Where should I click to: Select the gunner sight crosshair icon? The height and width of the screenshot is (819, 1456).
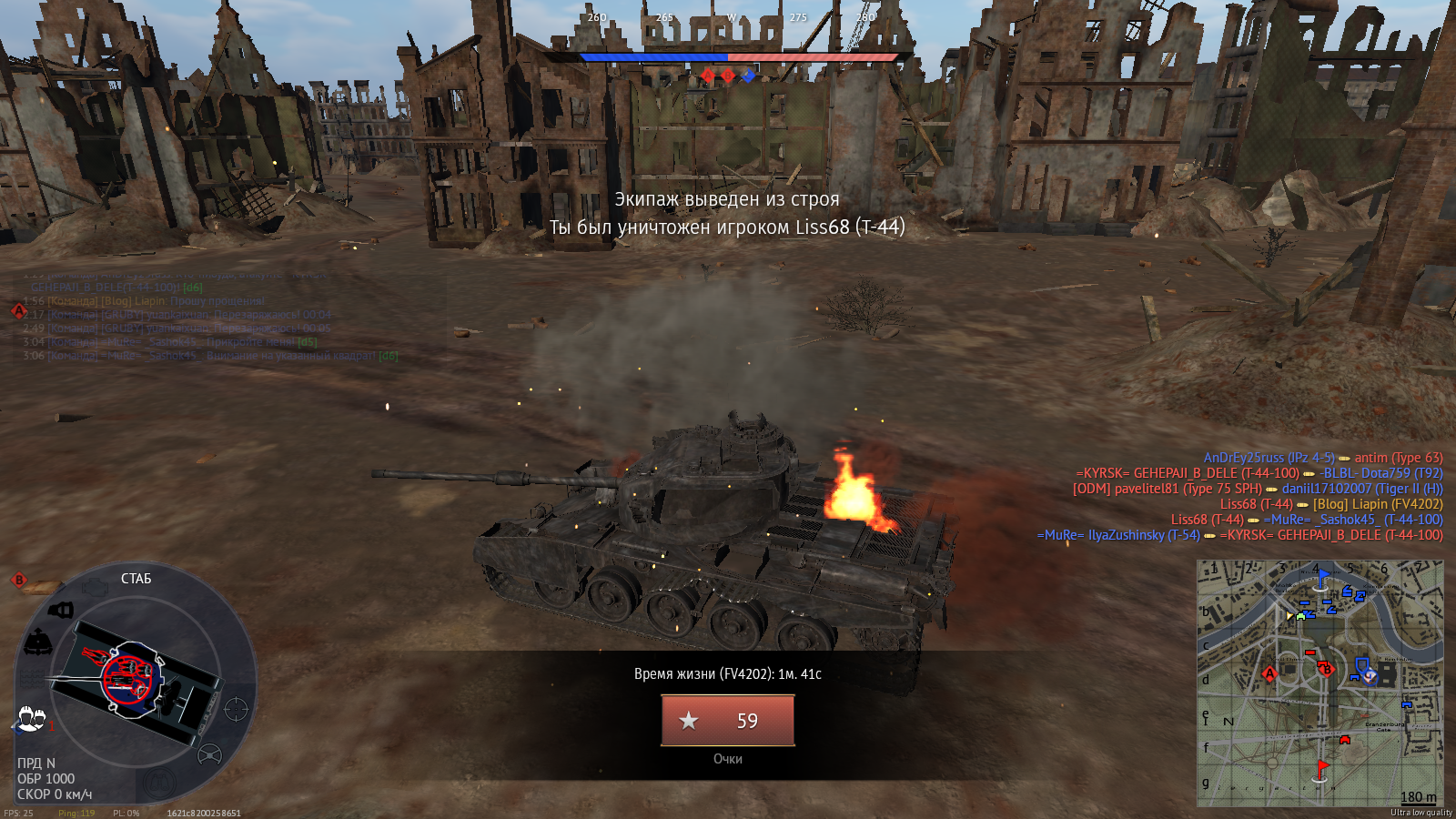coord(236,708)
